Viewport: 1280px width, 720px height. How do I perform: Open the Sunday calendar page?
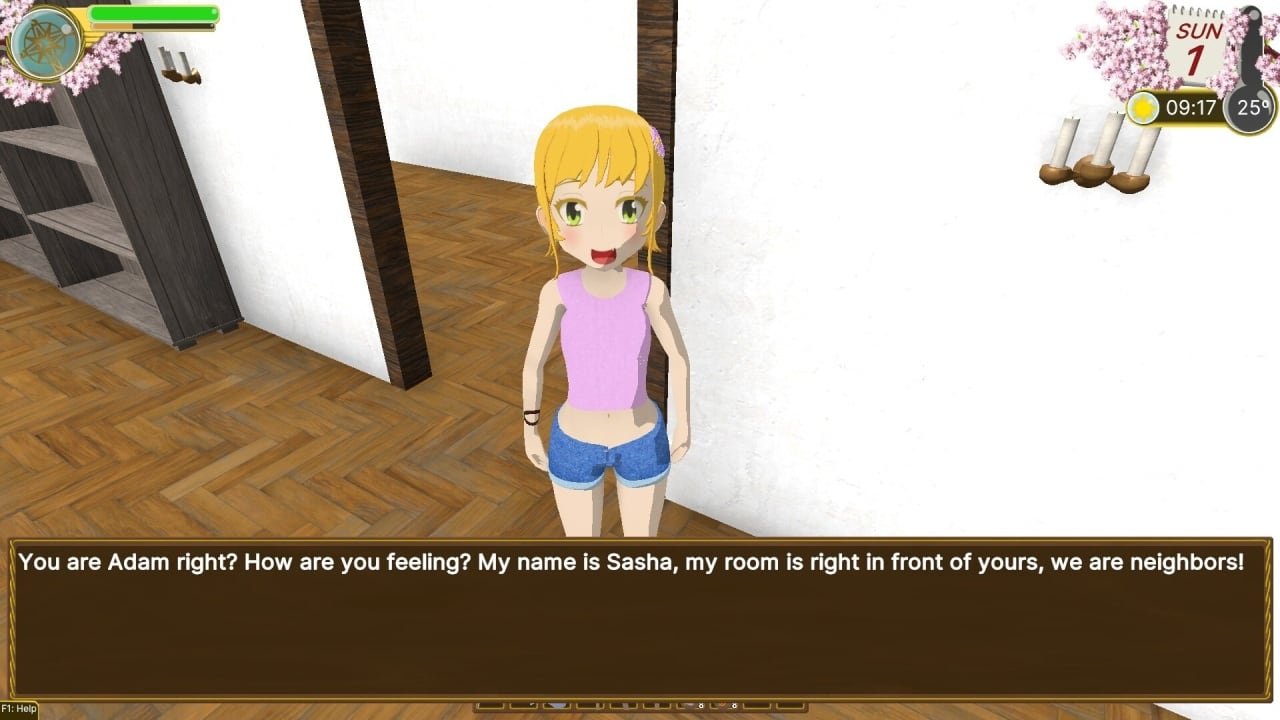(x=1197, y=47)
